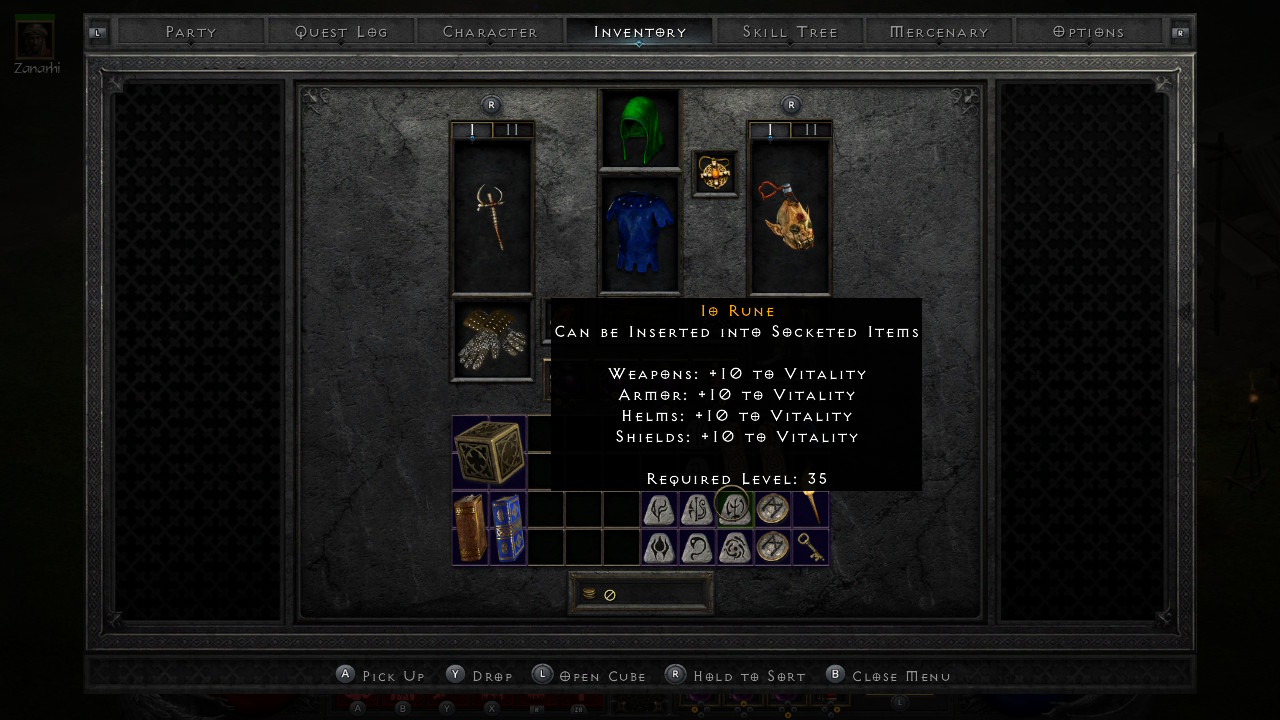The image size is (1280, 720).
Task: Choose the equipped amulet slot
Action: point(715,174)
